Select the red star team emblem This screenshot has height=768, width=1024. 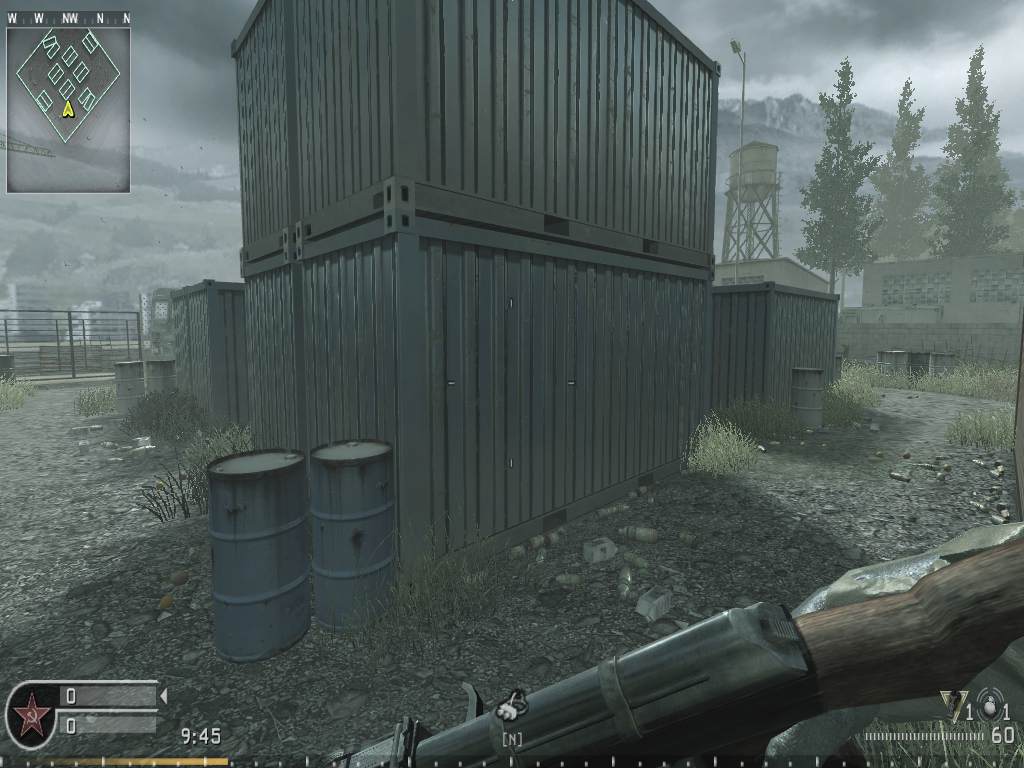click(31, 715)
